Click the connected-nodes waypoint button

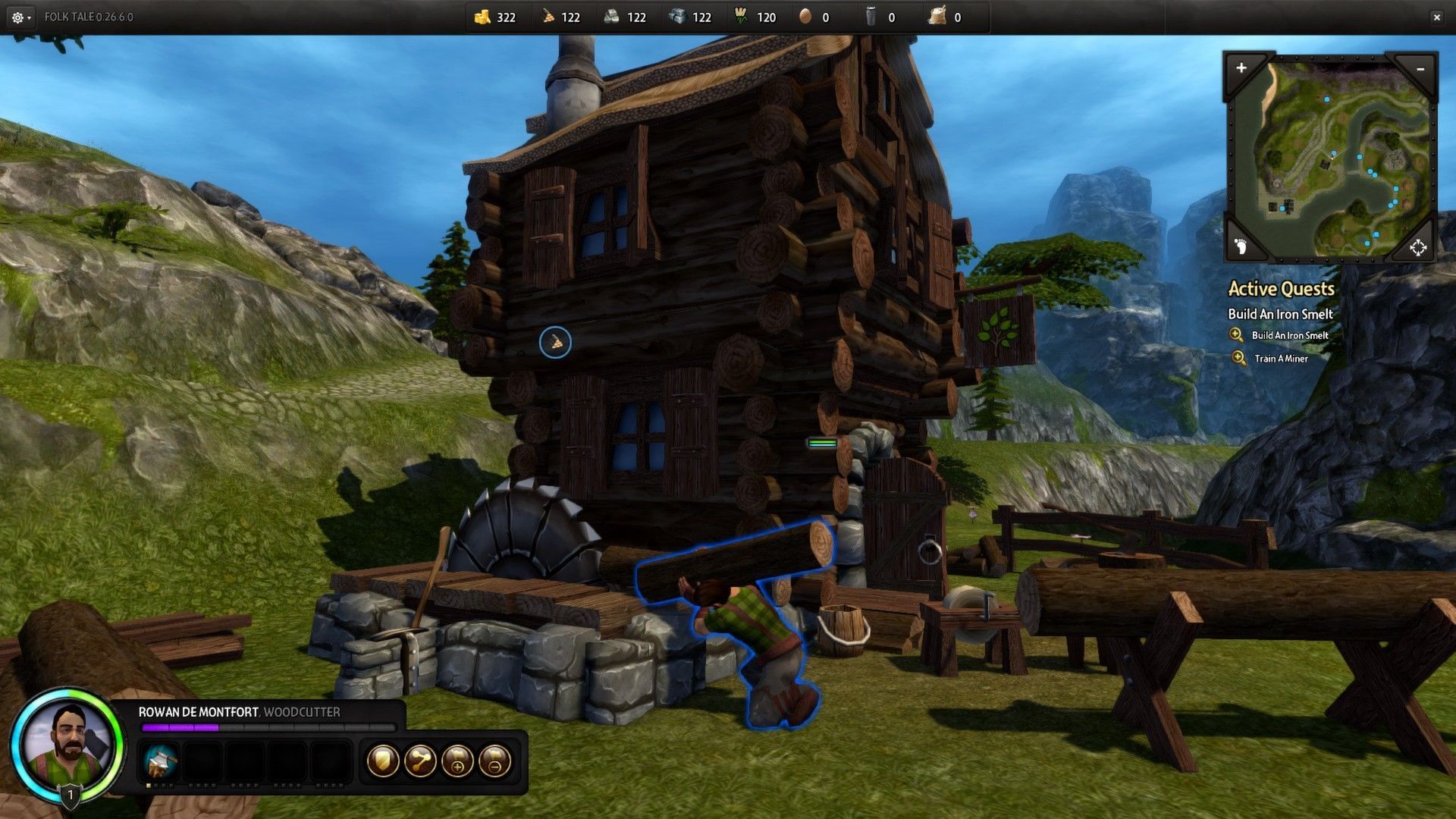(420, 761)
